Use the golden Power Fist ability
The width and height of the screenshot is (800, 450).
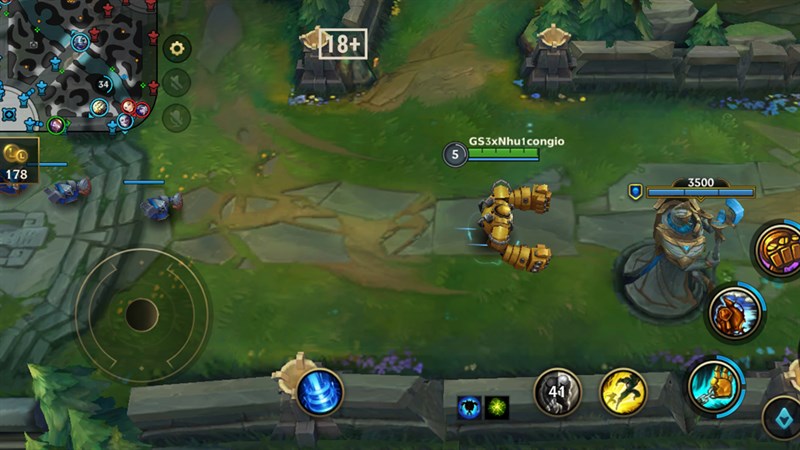[780, 248]
